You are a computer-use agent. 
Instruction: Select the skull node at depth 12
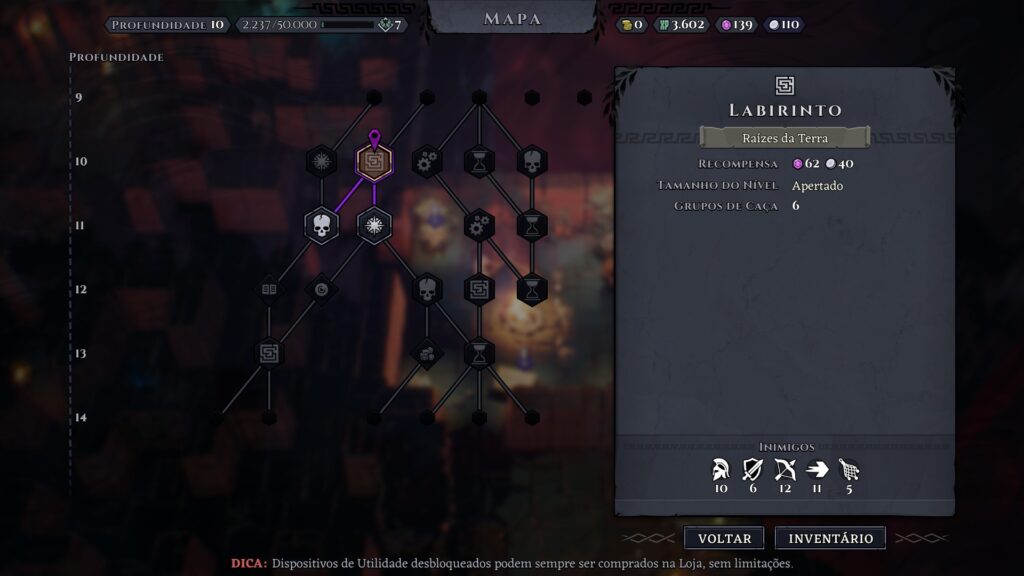tap(427, 289)
